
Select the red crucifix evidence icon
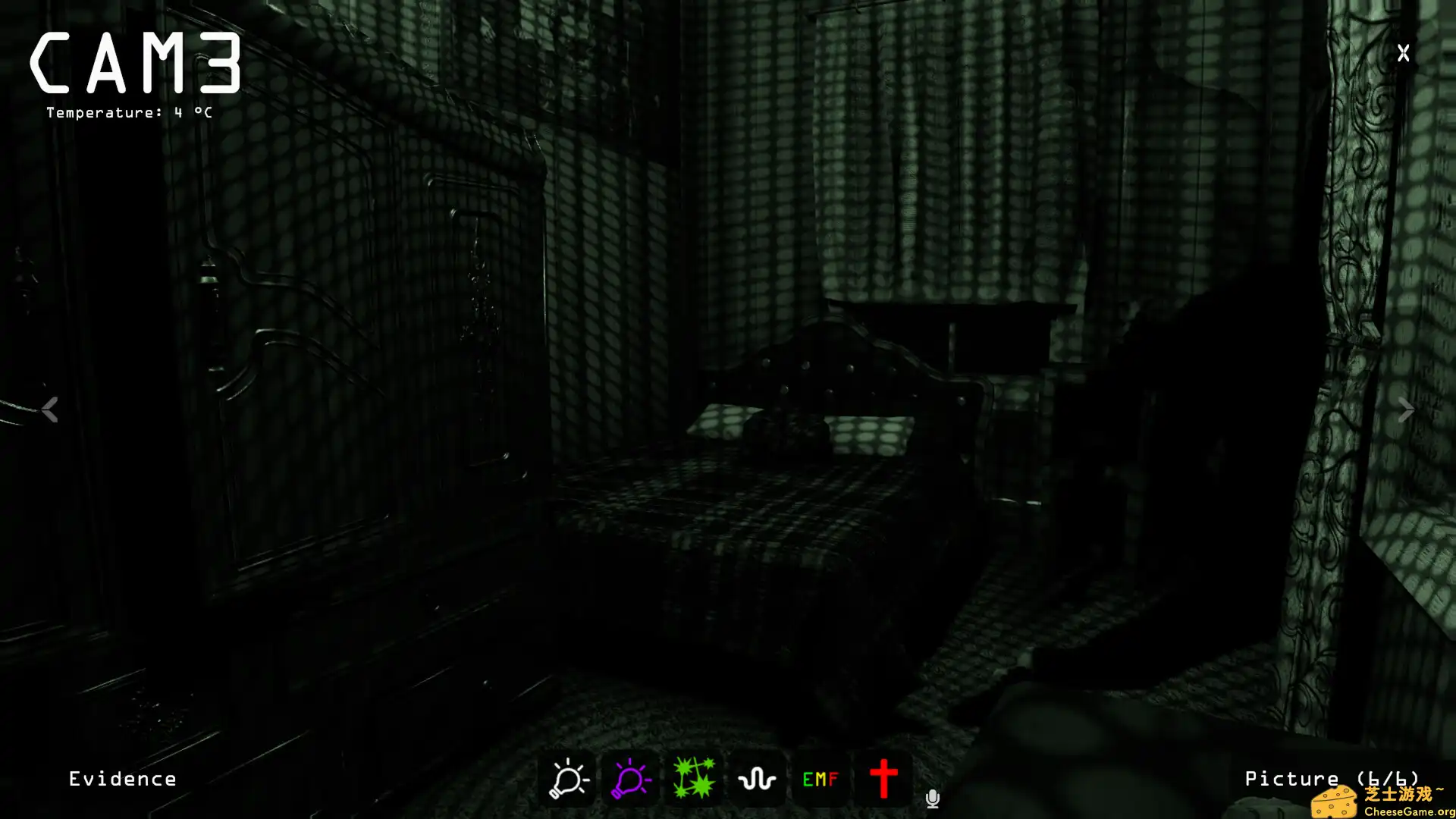click(x=883, y=777)
